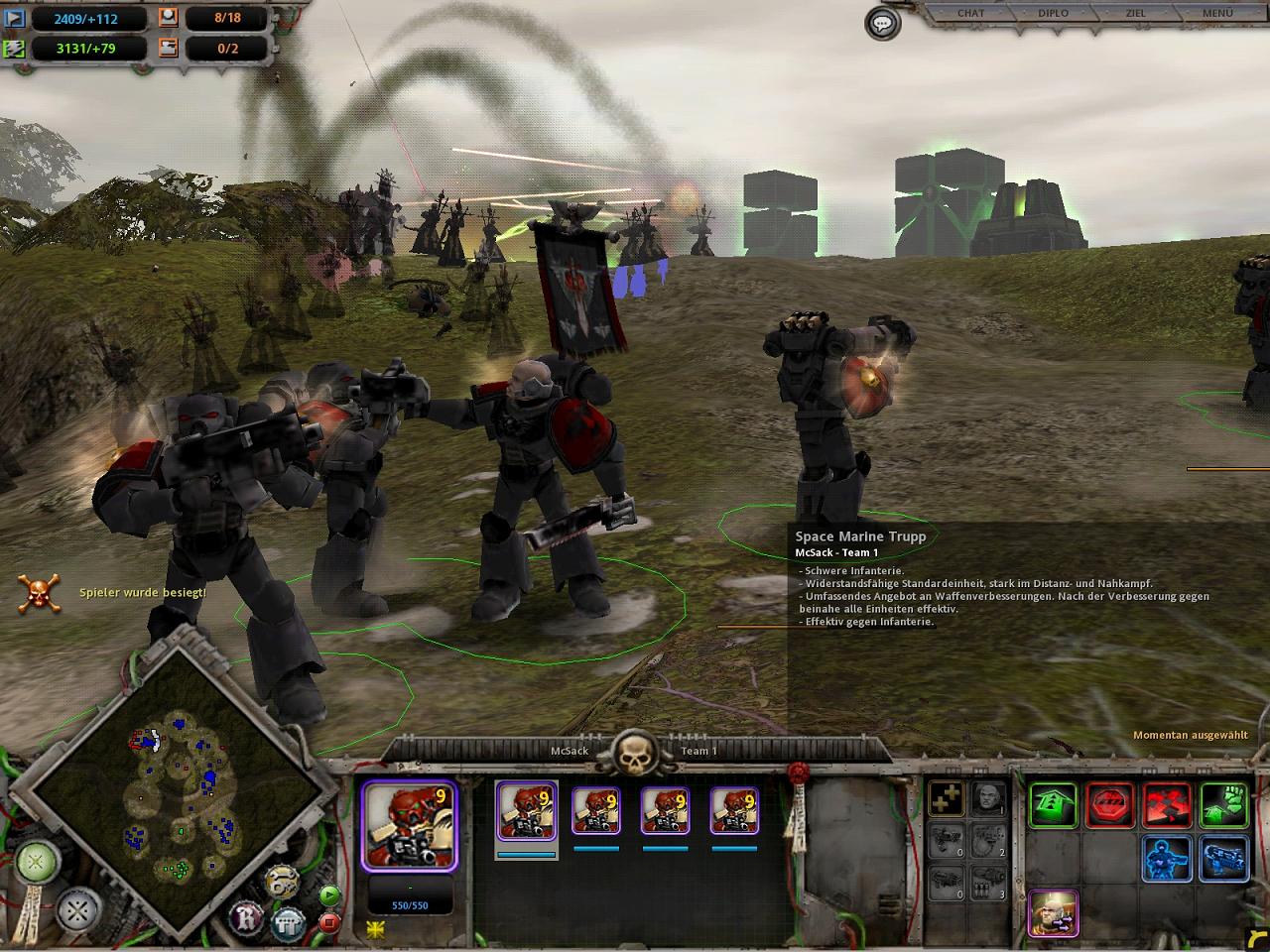Open the MENÜ game menu
Image resolution: width=1270 pixels, height=952 pixels.
[x=1217, y=13]
